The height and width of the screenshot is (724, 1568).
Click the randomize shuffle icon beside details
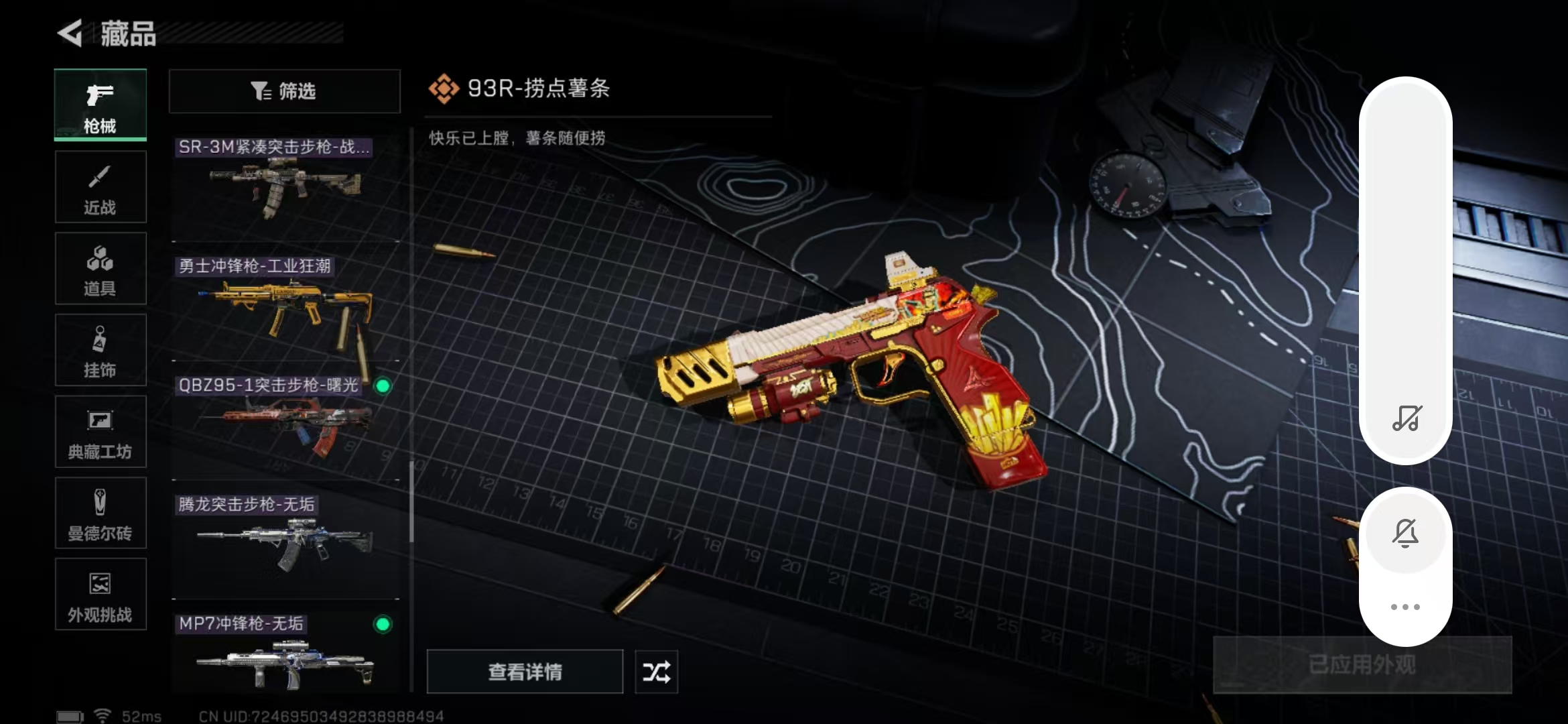point(656,671)
